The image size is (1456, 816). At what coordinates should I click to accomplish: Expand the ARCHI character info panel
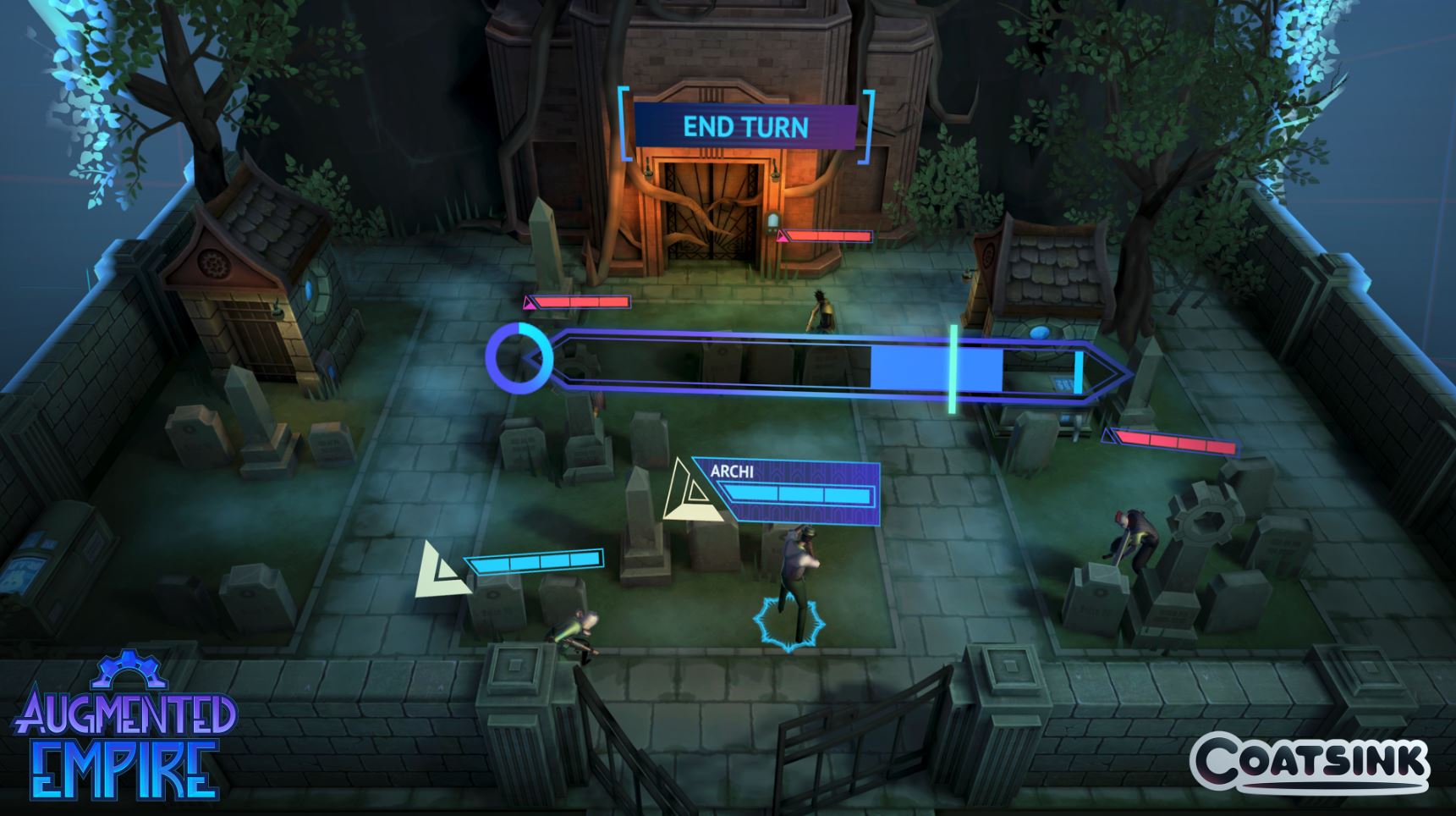787,489
